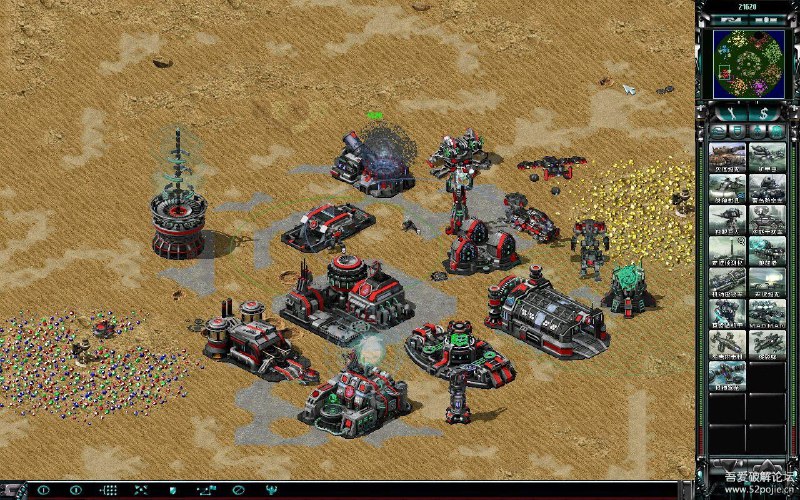800x500 pixels.
Task: Toggle the waypoint path planning icon
Action: [206, 490]
